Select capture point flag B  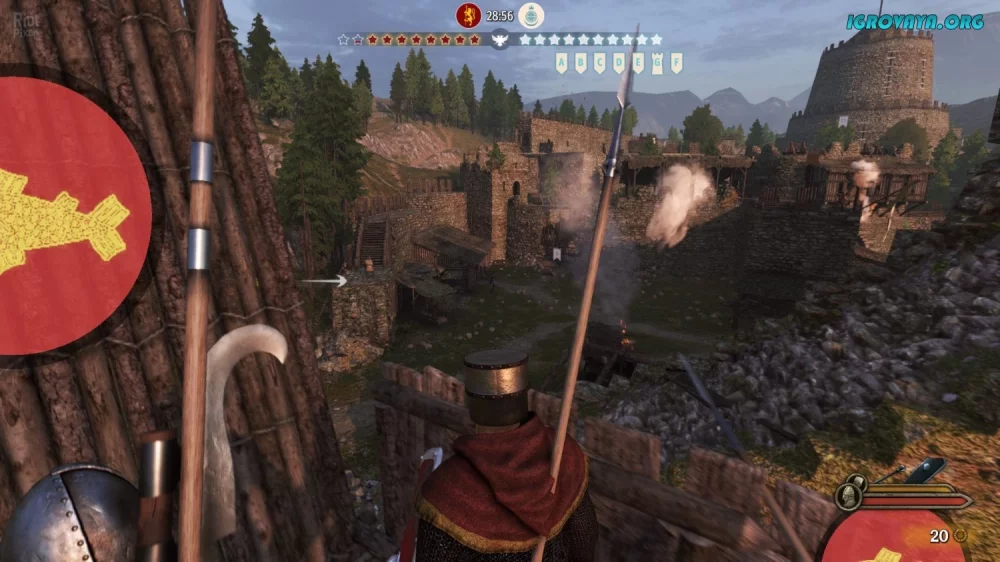(580, 63)
